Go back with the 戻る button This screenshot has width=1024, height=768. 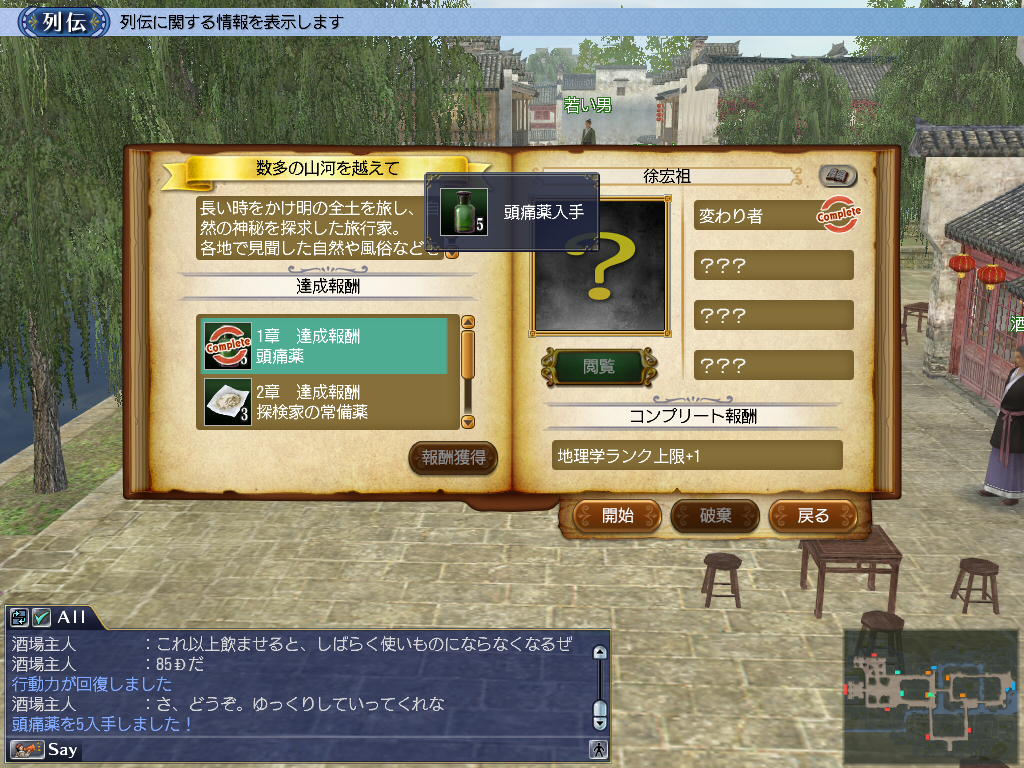[813, 516]
